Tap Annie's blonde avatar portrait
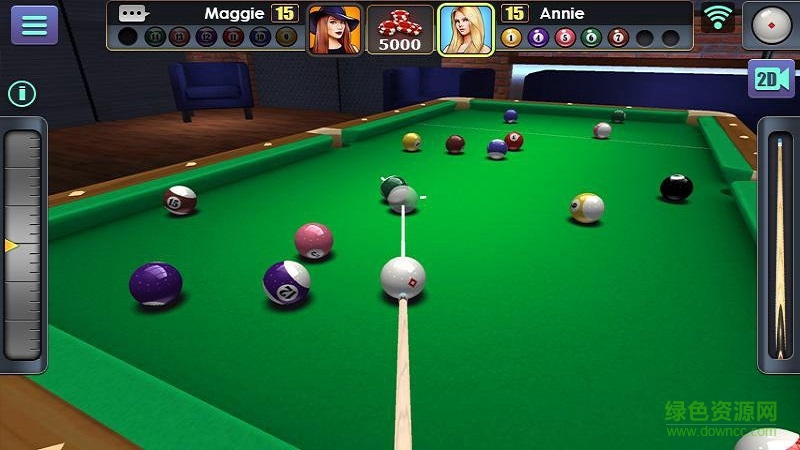The image size is (800, 450). [466, 29]
